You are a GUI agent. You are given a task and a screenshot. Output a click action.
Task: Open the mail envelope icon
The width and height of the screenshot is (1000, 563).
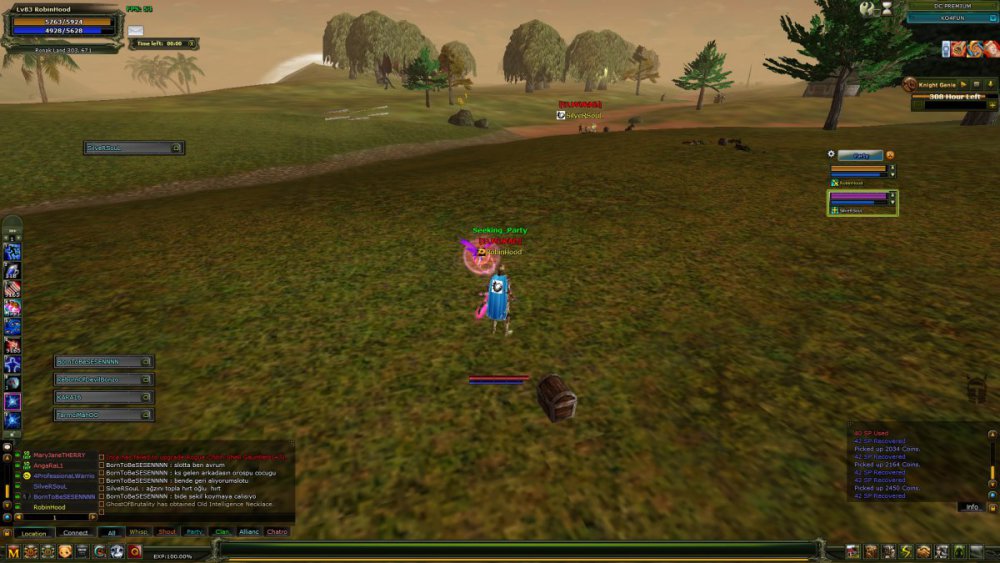[x=135, y=31]
